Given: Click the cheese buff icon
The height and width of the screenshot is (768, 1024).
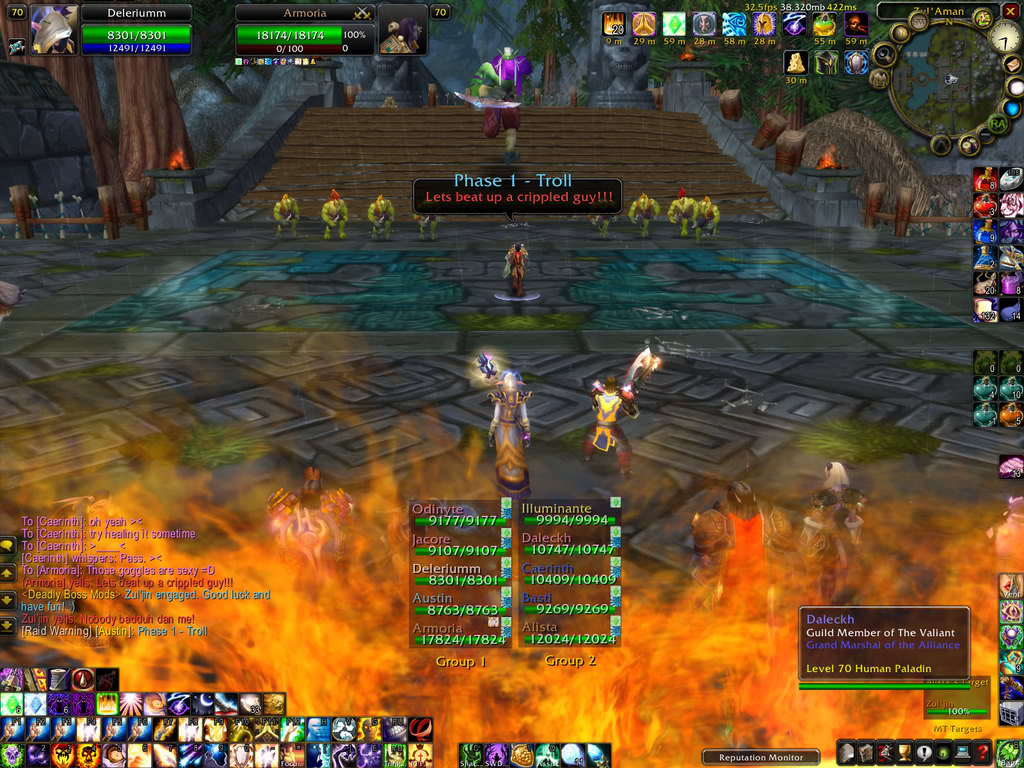Looking at the screenshot, I should pyautogui.click(x=795, y=62).
